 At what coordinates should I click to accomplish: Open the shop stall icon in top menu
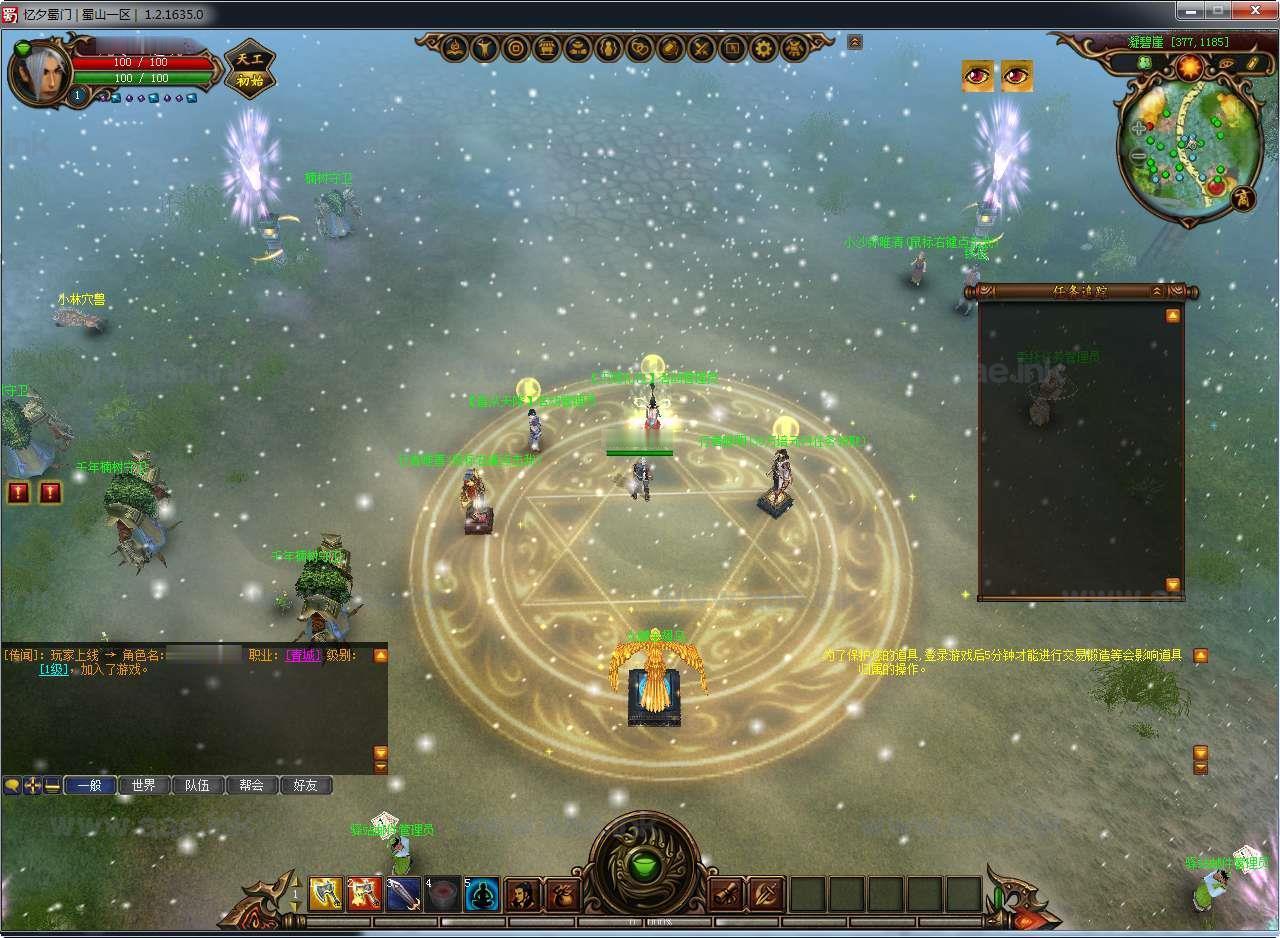[546, 48]
